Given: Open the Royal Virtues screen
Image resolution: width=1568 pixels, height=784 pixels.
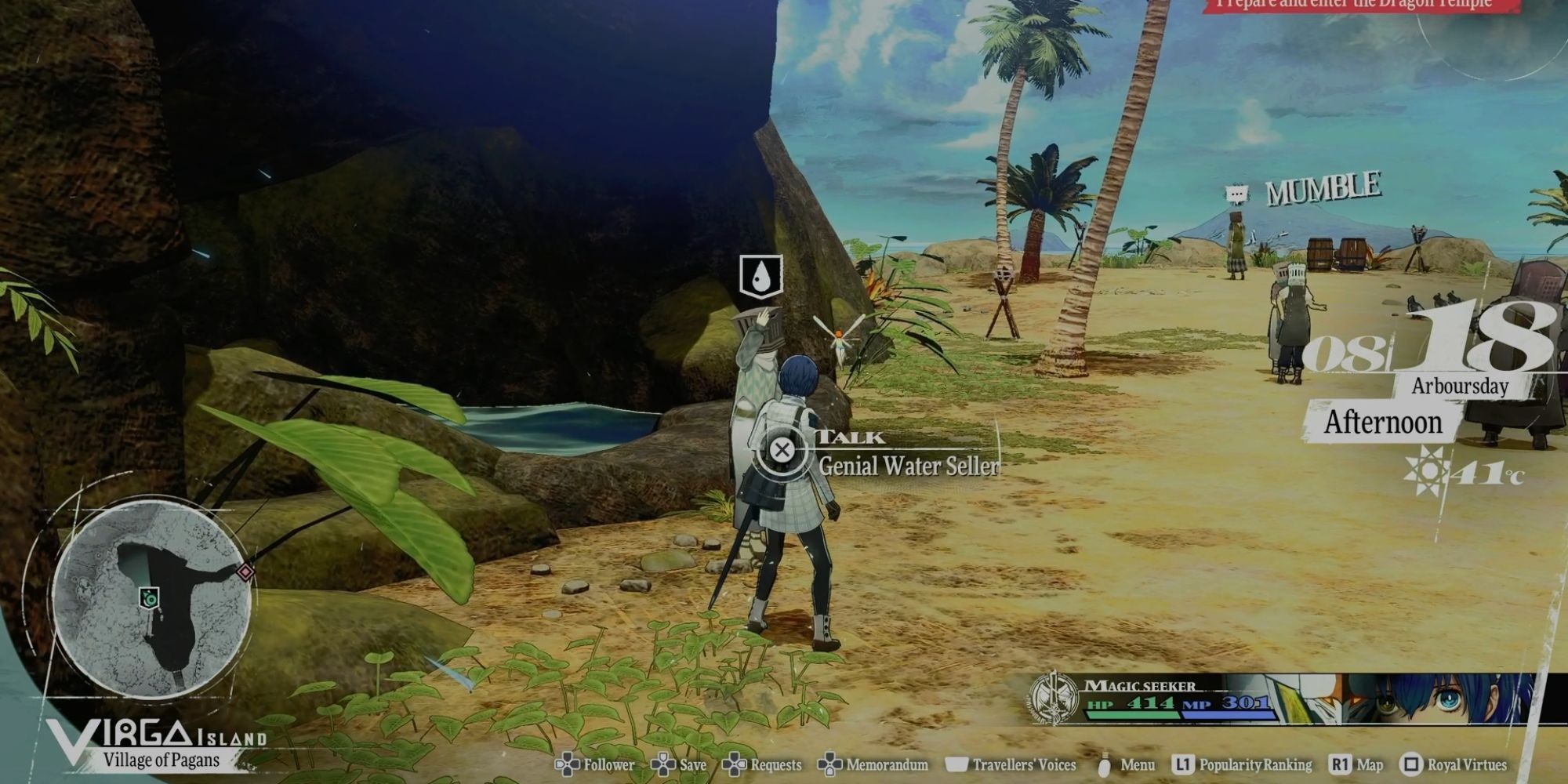Looking at the screenshot, I should [x=1466, y=764].
